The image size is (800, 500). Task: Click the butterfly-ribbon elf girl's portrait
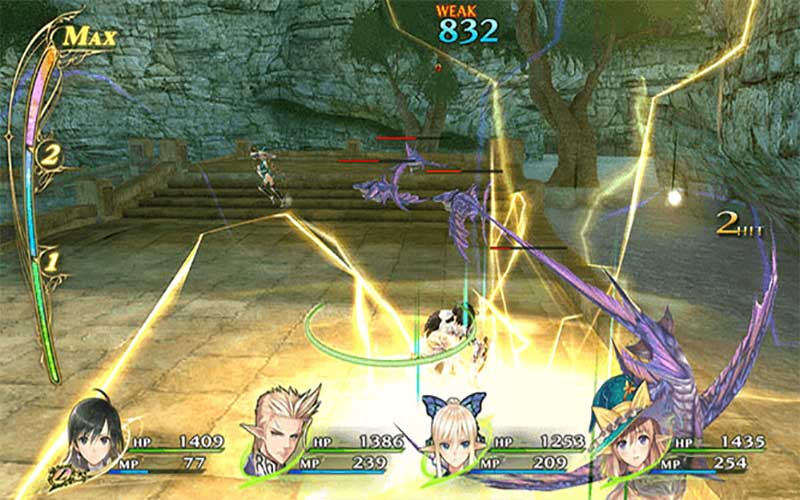pyautogui.click(x=451, y=440)
